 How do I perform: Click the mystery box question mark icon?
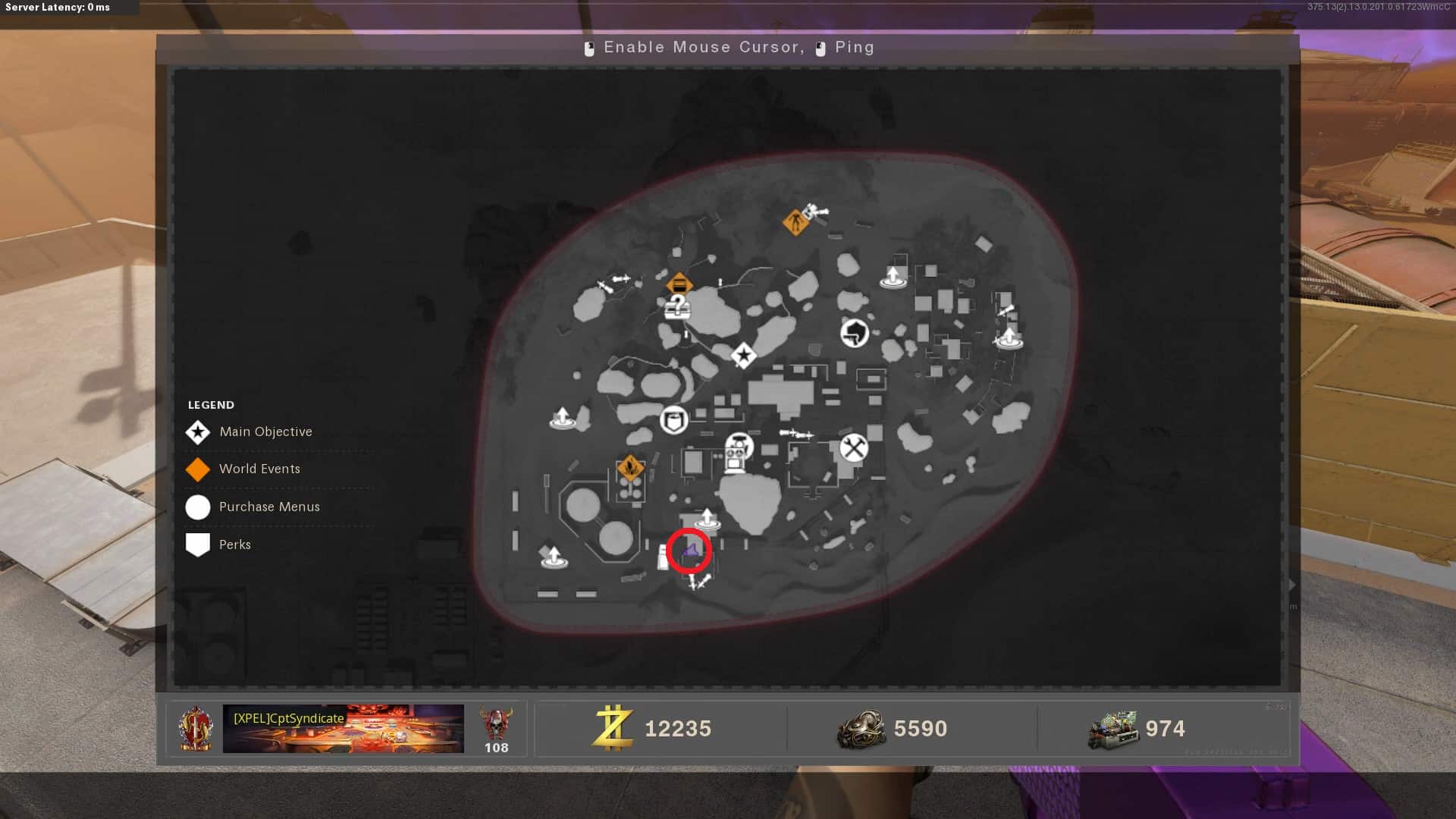(x=677, y=307)
